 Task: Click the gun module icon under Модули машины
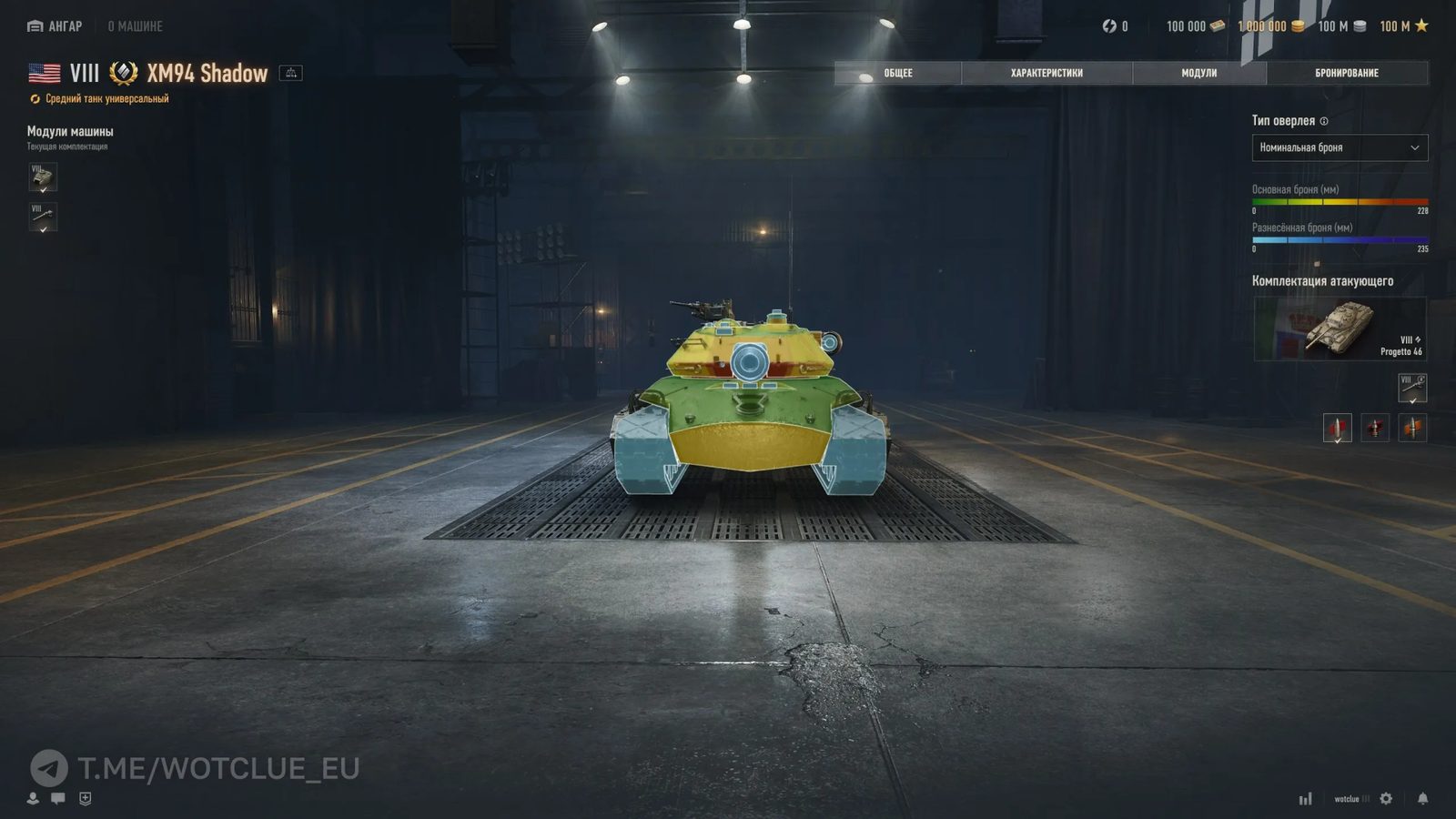coord(42,218)
